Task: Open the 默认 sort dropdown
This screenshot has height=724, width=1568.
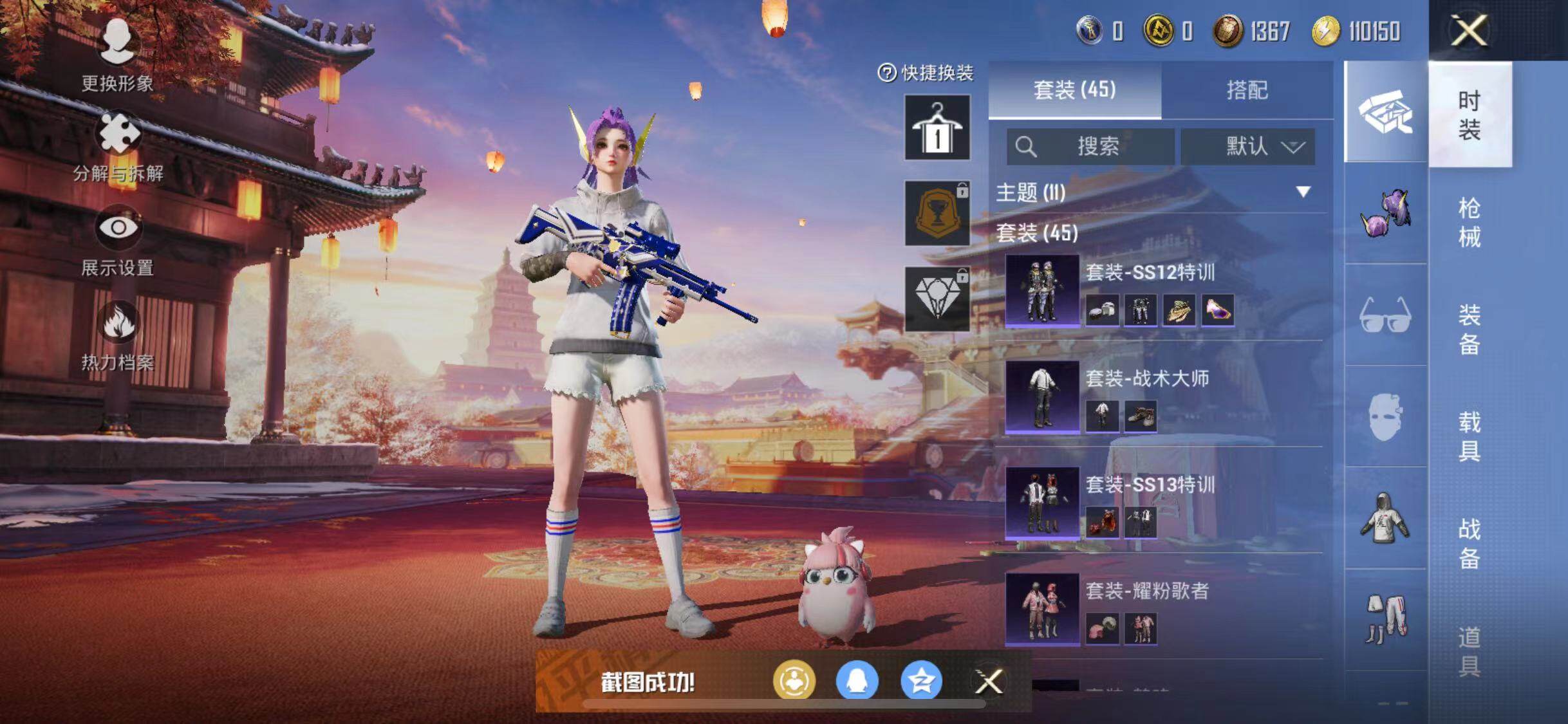Action: tap(1247, 147)
